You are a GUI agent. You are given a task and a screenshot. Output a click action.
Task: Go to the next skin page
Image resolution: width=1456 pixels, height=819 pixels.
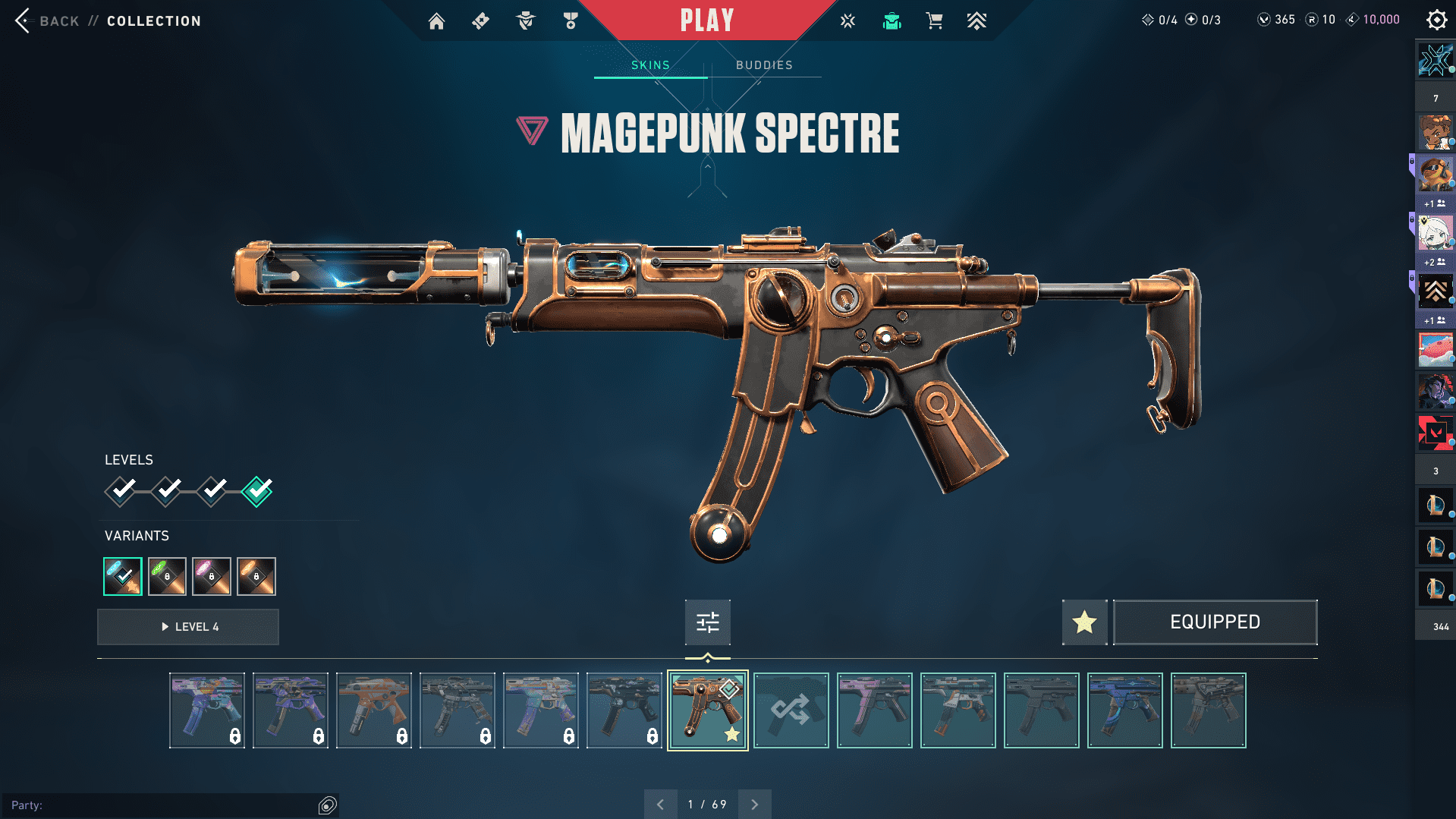[x=754, y=805]
